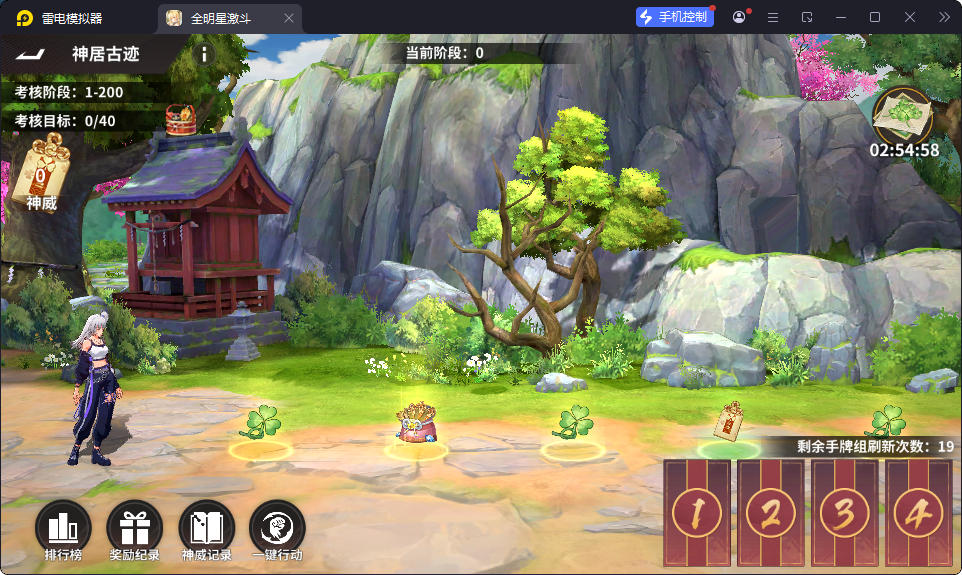Select the card numbered 2
Image resolution: width=962 pixels, height=575 pixels.
771,513
